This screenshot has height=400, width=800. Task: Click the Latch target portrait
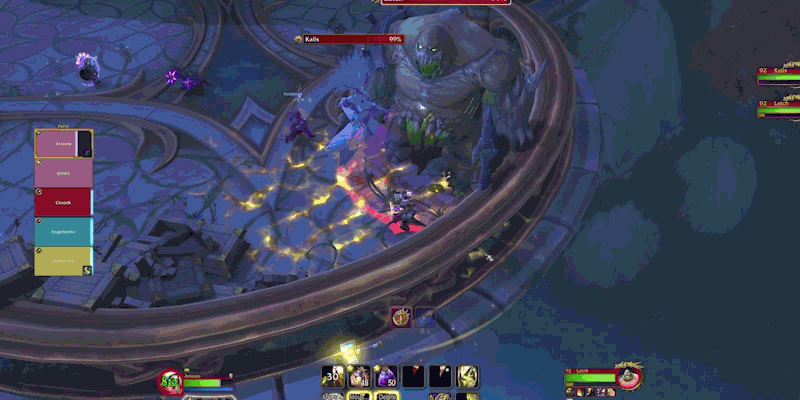628,377
